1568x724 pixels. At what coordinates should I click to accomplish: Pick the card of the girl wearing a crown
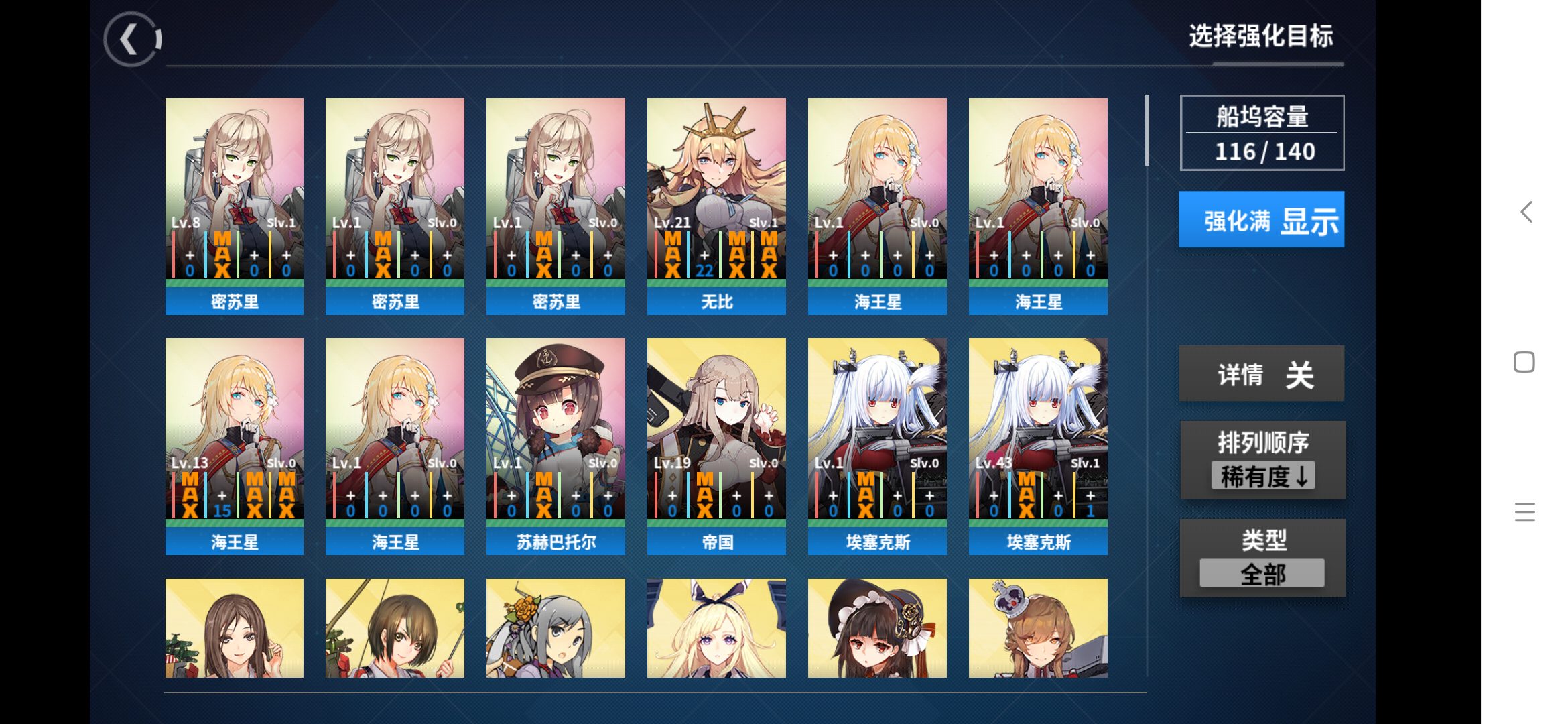point(1038,628)
